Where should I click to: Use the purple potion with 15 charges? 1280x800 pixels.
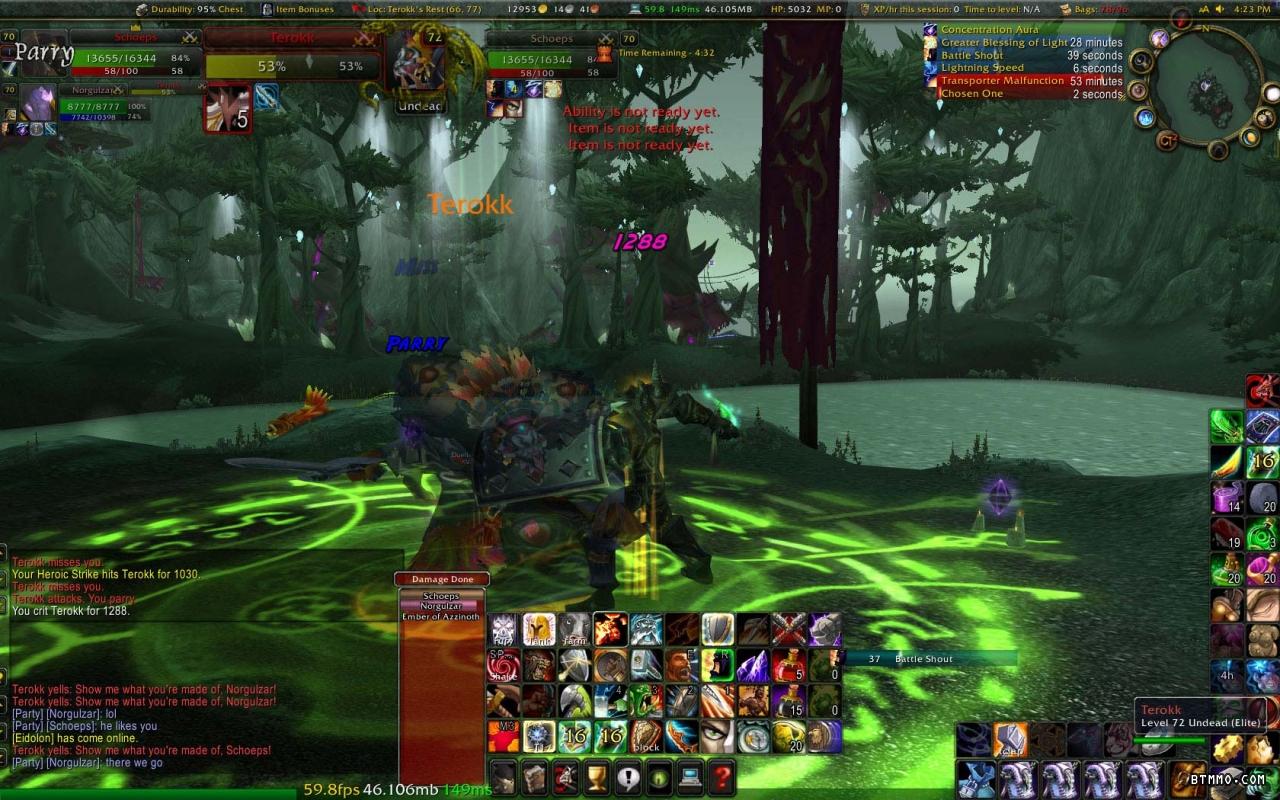(789, 701)
